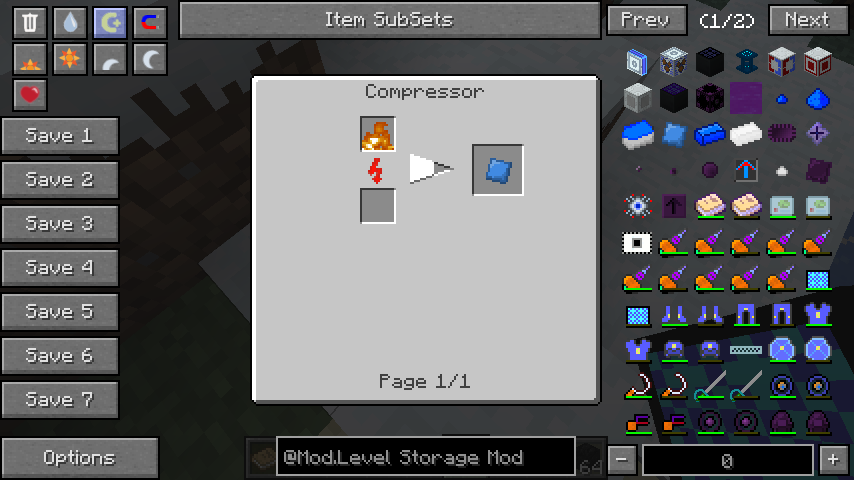Select the Save 4 slot

[60, 268]
